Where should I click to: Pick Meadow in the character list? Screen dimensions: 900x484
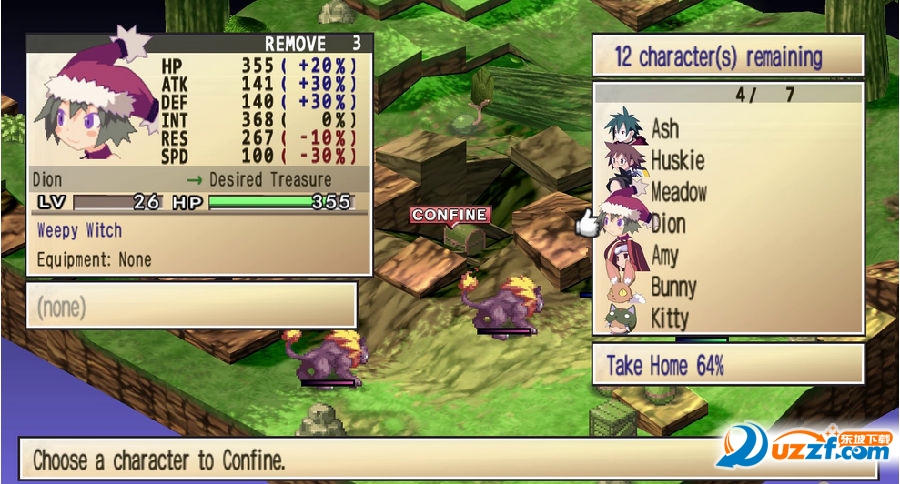pyautogui.click(x=678, y=192)
